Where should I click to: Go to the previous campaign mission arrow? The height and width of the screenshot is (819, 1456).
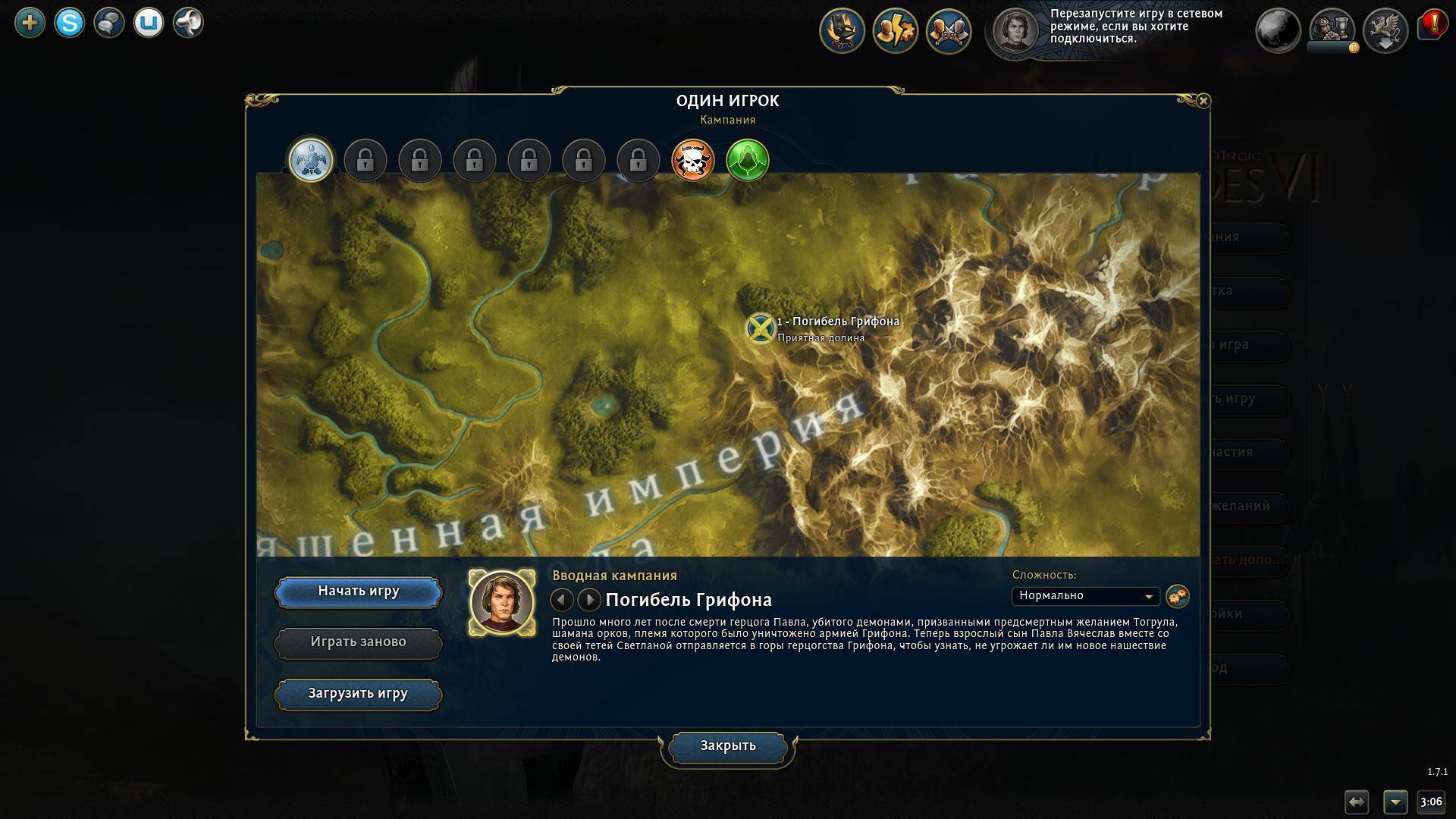[x=562, y=600]
